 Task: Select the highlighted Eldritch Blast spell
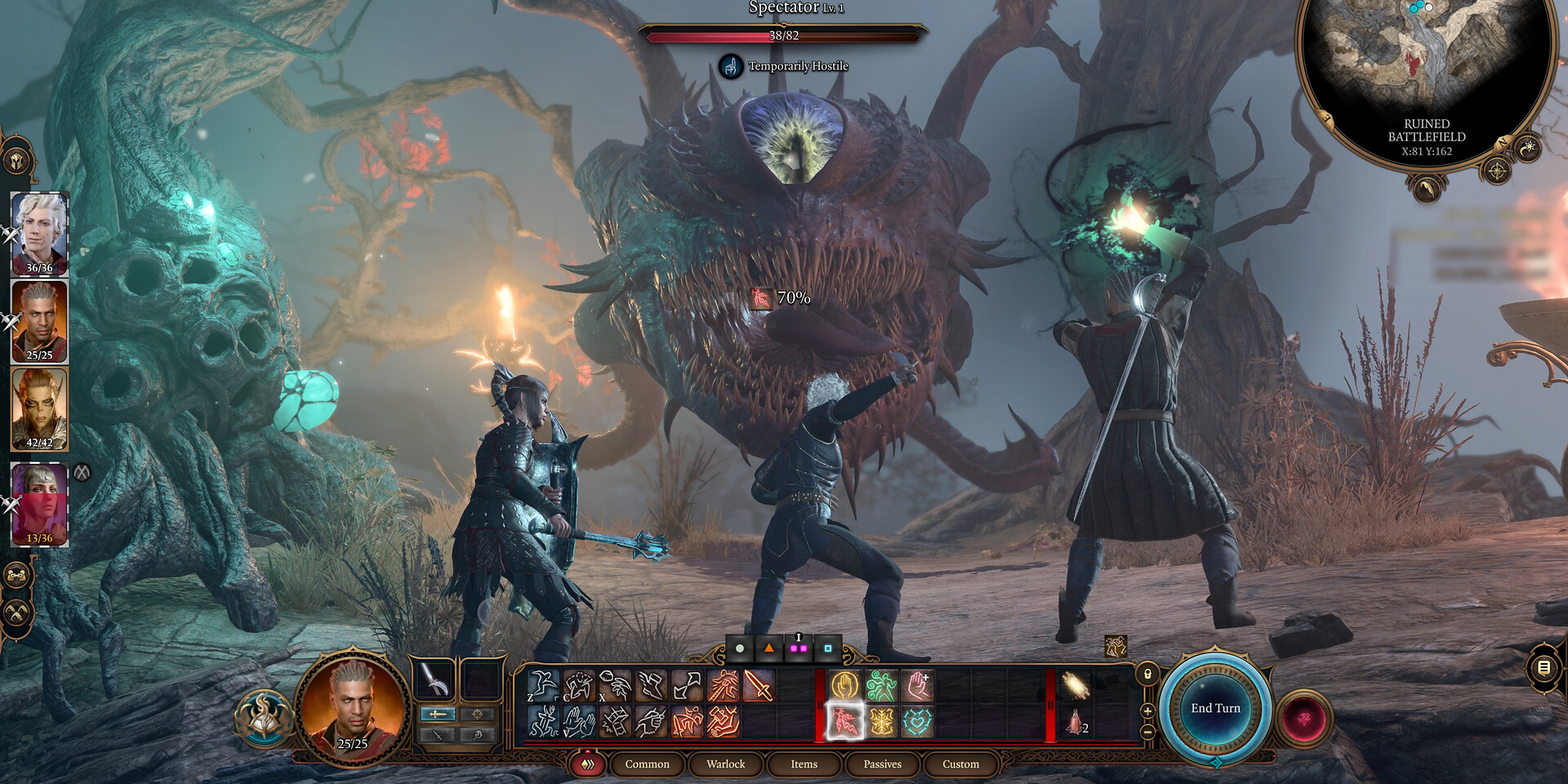(845, 722)
